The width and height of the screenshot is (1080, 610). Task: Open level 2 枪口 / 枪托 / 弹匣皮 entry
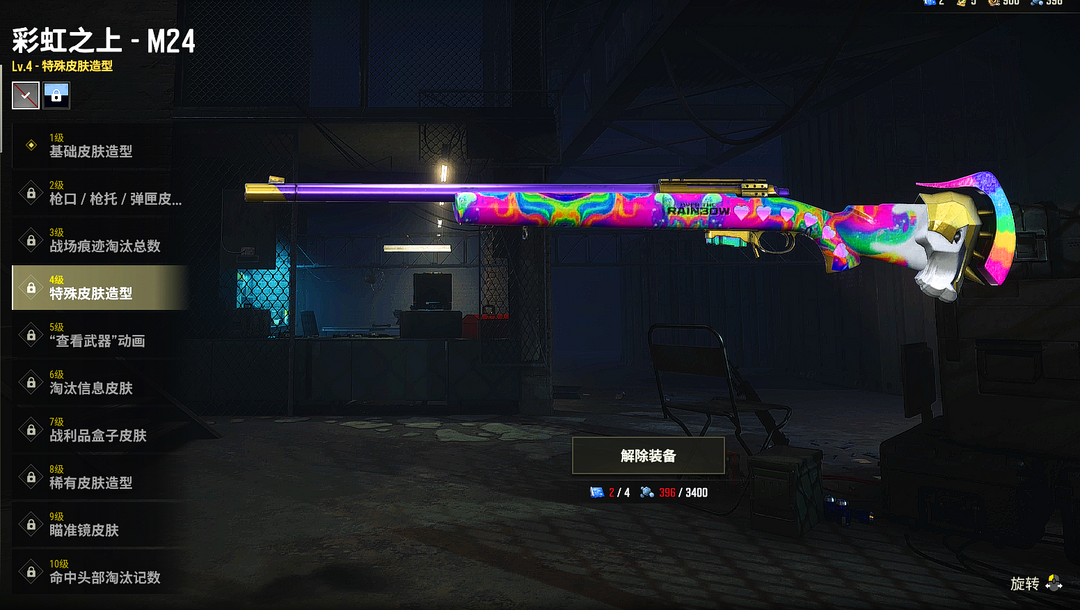click(98, 193)
